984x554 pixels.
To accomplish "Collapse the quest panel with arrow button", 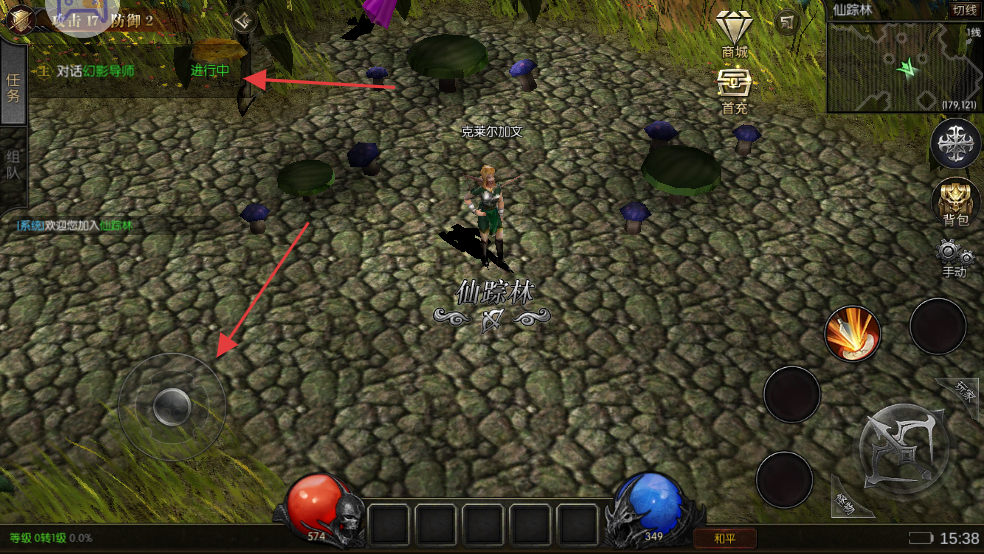I will [243, 20].
